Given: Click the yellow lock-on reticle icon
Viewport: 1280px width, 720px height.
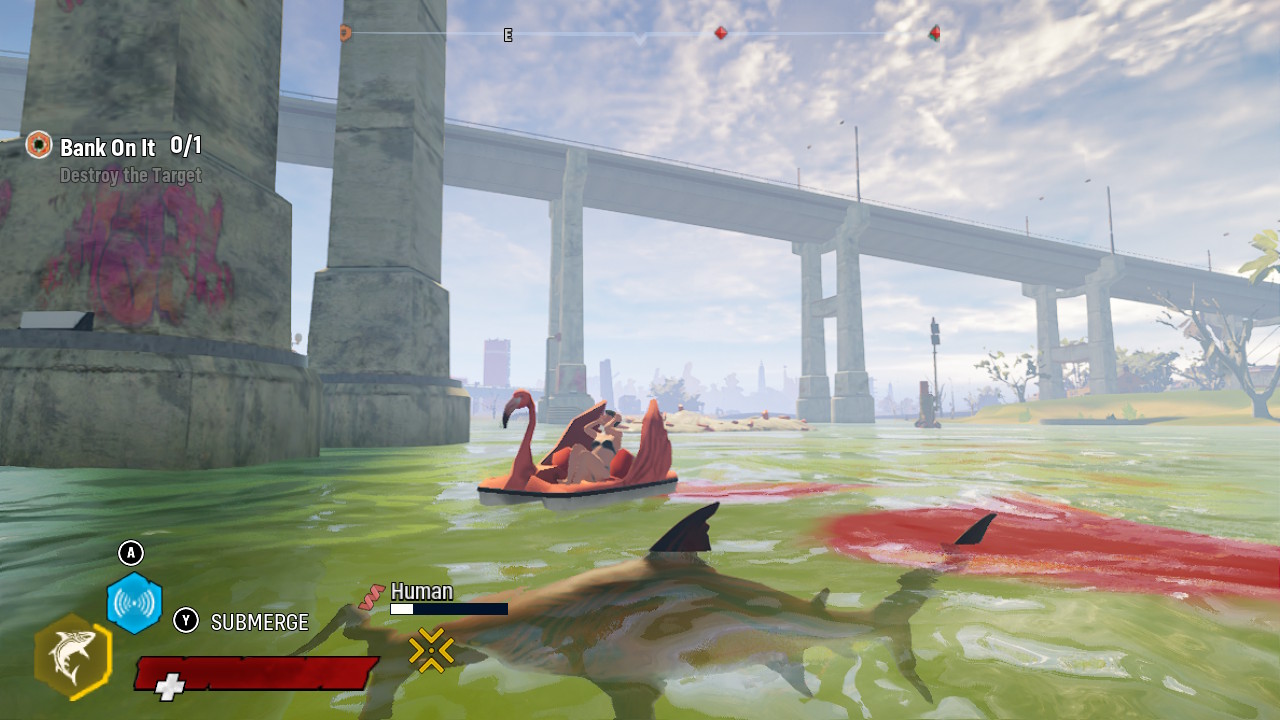Looking at the screenshot, I should (x=431, y=650).
